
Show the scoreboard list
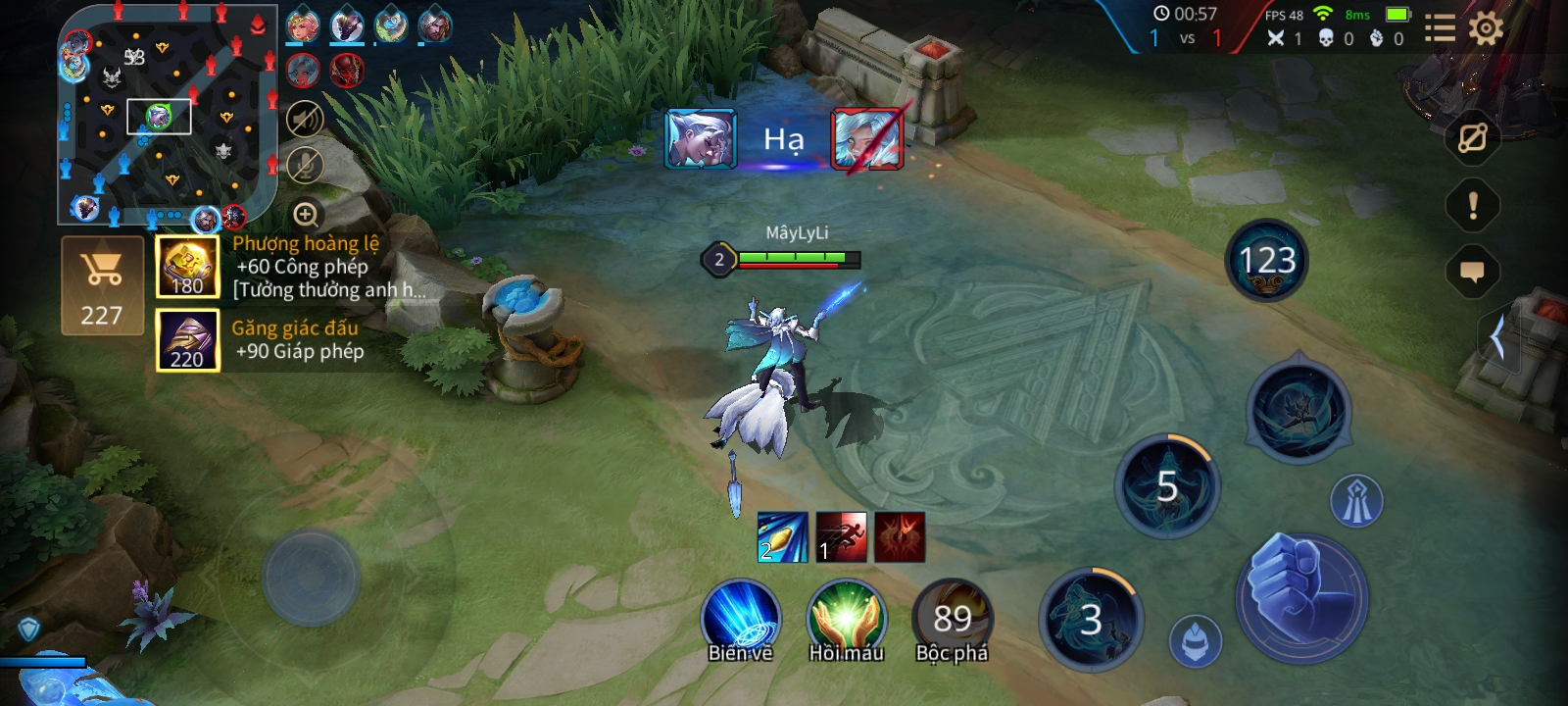point(1439,28)
